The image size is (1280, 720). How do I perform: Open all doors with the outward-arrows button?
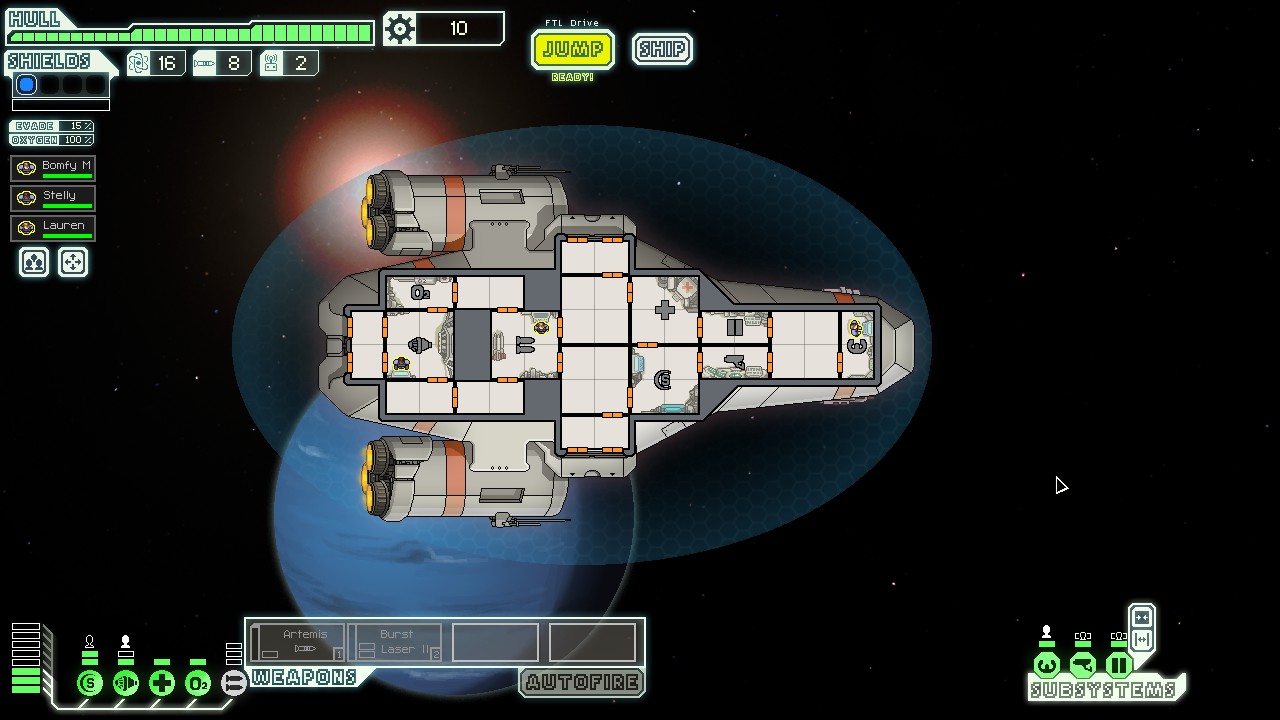(x=1142, y=640)
